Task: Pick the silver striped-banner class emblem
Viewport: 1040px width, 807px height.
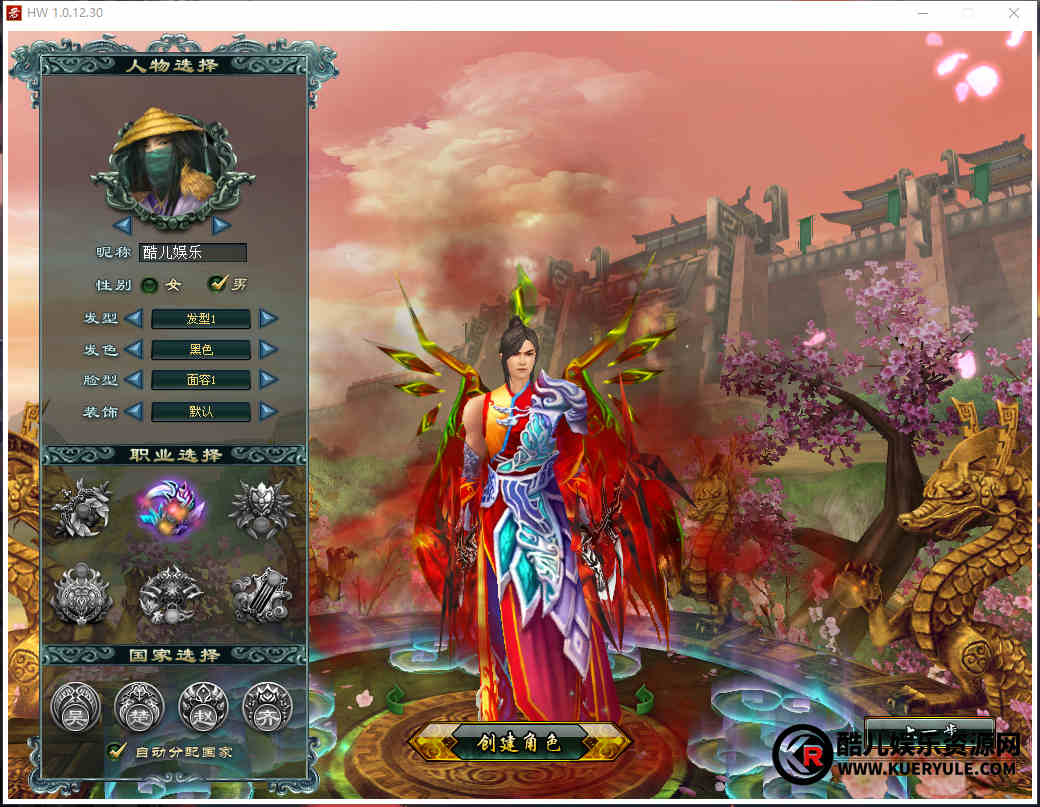Action: pos(261,593)
